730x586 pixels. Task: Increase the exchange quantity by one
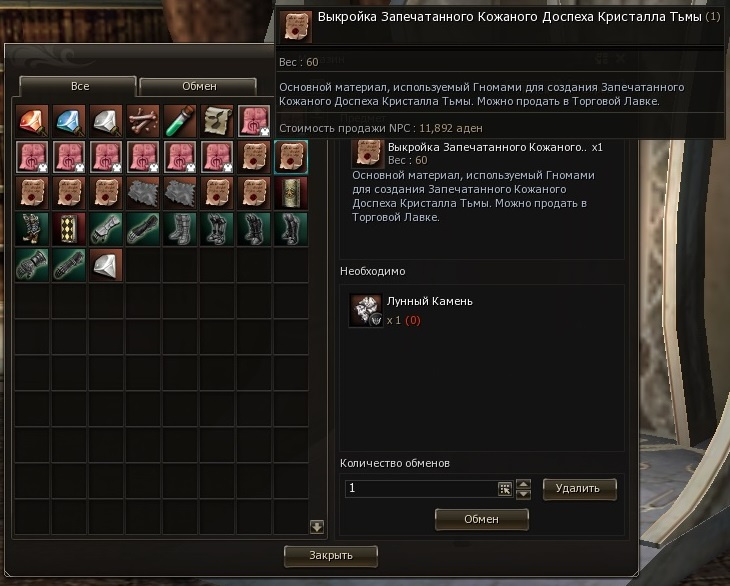click(523, 483)
